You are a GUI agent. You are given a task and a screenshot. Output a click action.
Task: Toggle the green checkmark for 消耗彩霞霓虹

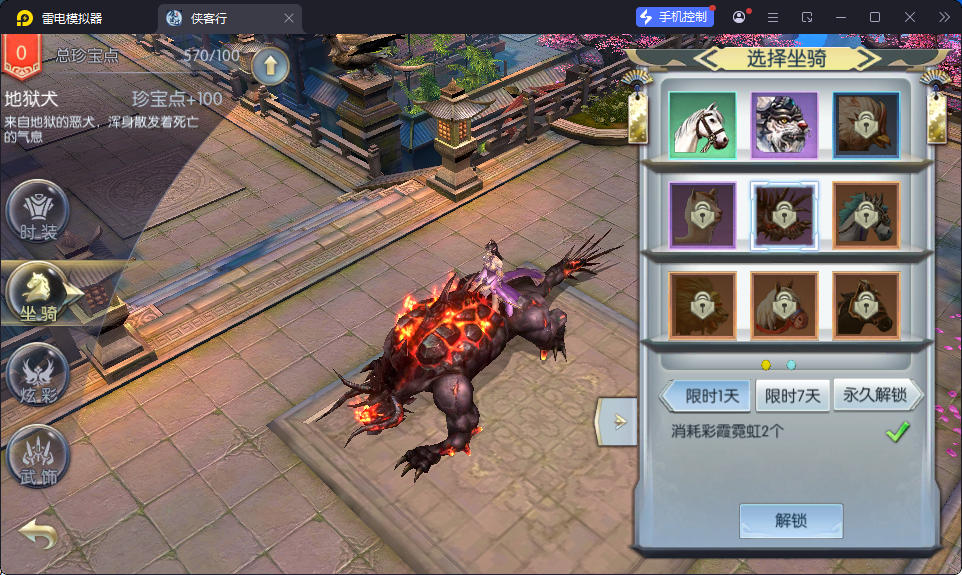click(897, 432)
